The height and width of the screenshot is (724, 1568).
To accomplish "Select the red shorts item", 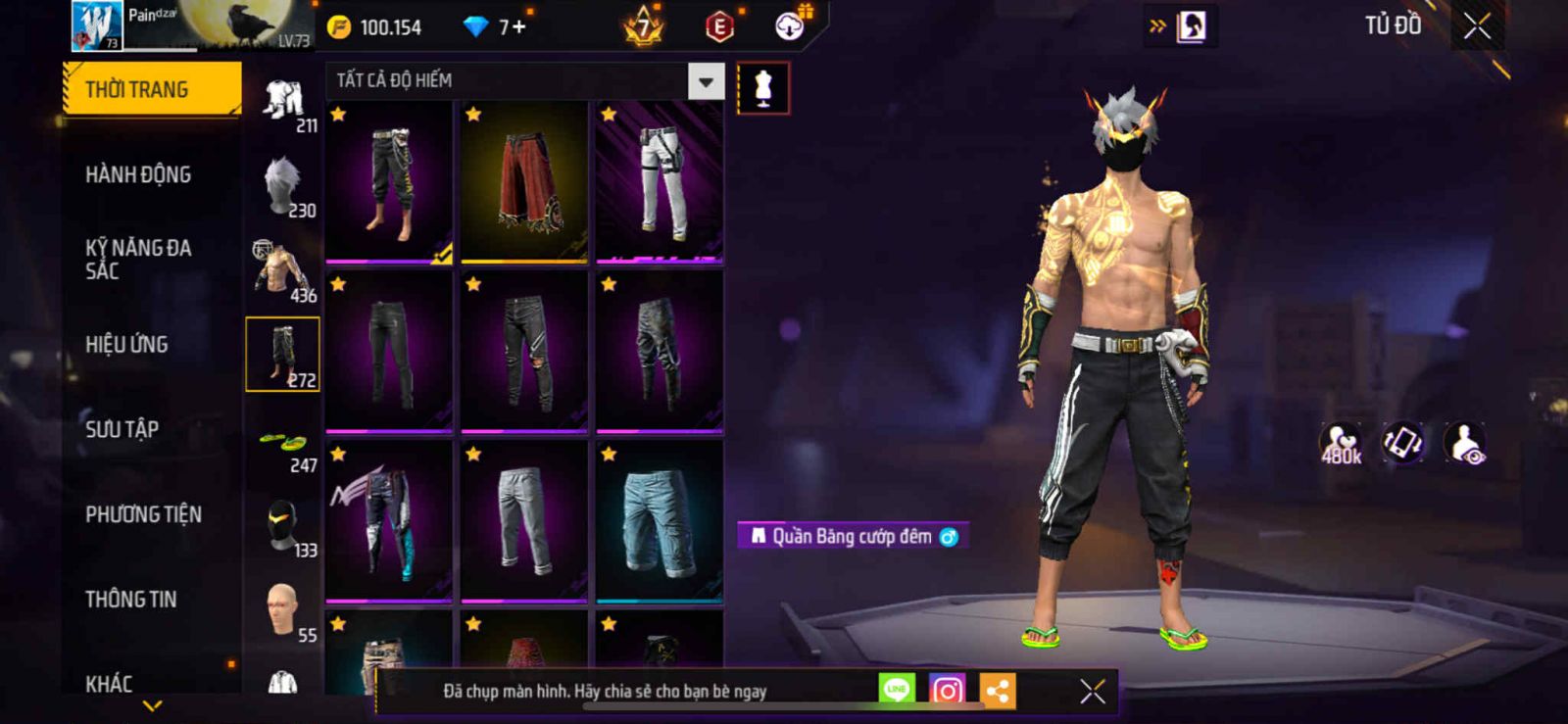I will coord(524,182).
